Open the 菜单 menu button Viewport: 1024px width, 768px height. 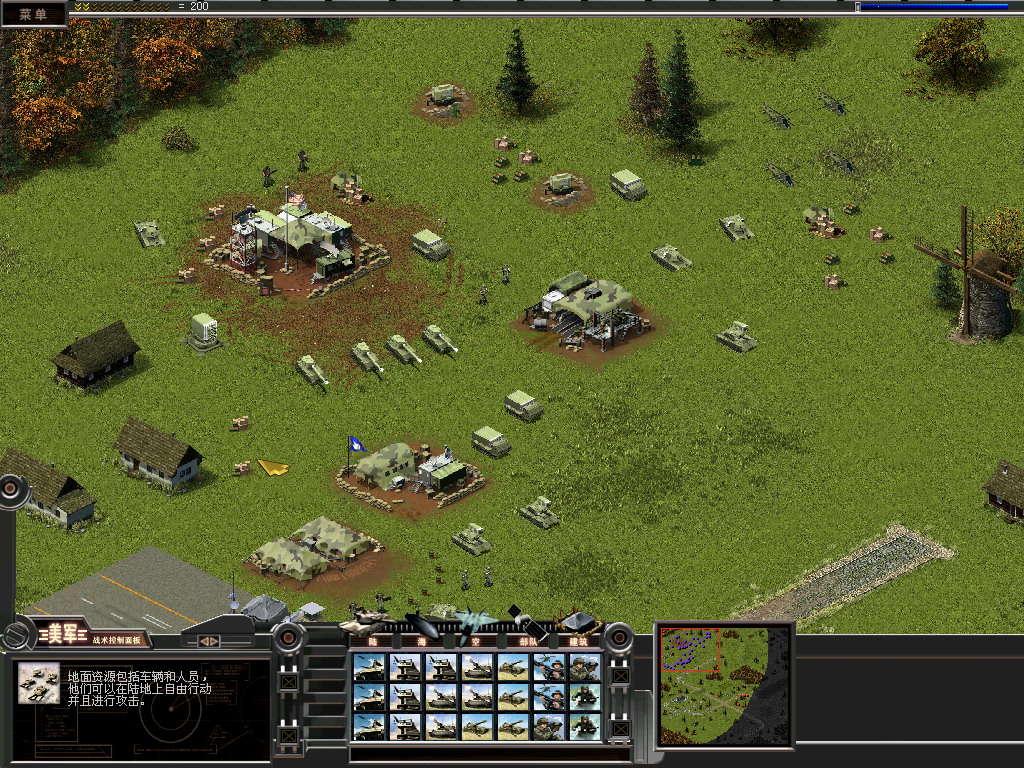[33, 14]
